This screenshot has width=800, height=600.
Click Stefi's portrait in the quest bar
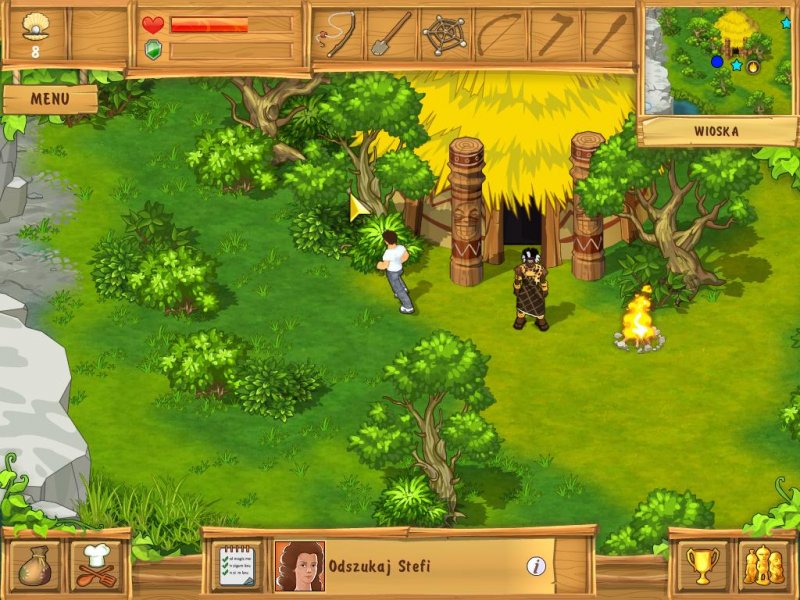(x=299, y=566)
